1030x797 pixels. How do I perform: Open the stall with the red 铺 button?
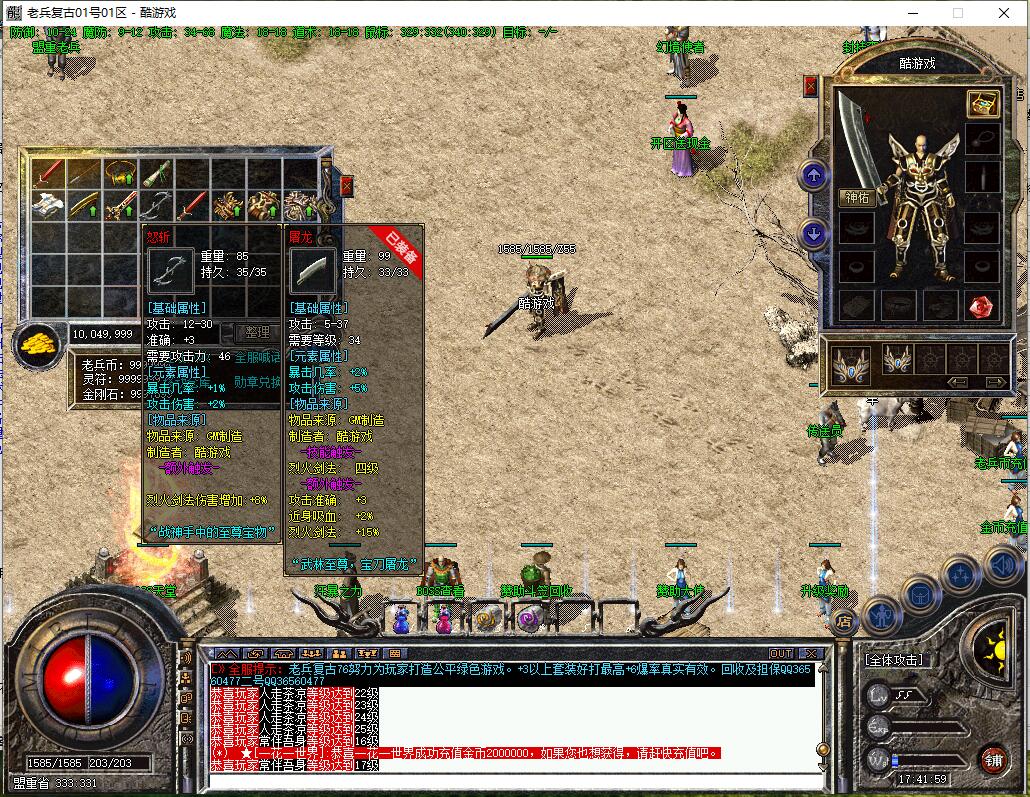pyautogui.click(x=992, y=759)
